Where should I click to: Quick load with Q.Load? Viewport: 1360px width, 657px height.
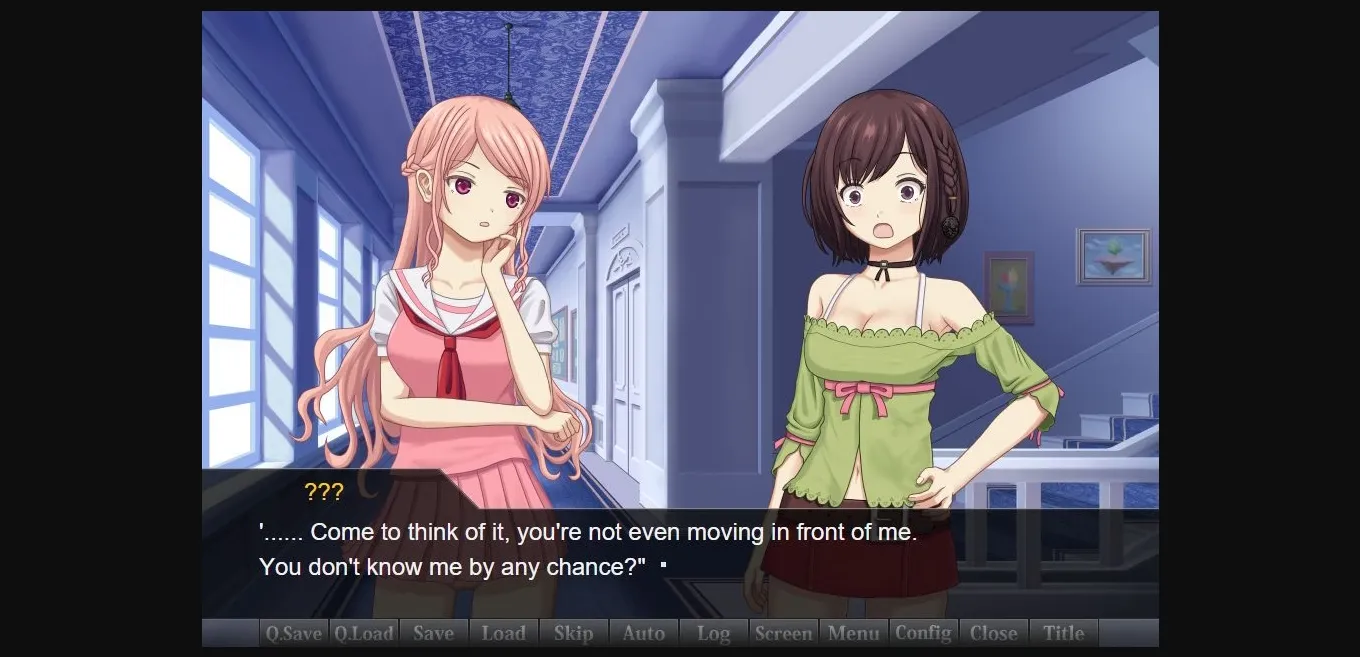tap(364, 633)
